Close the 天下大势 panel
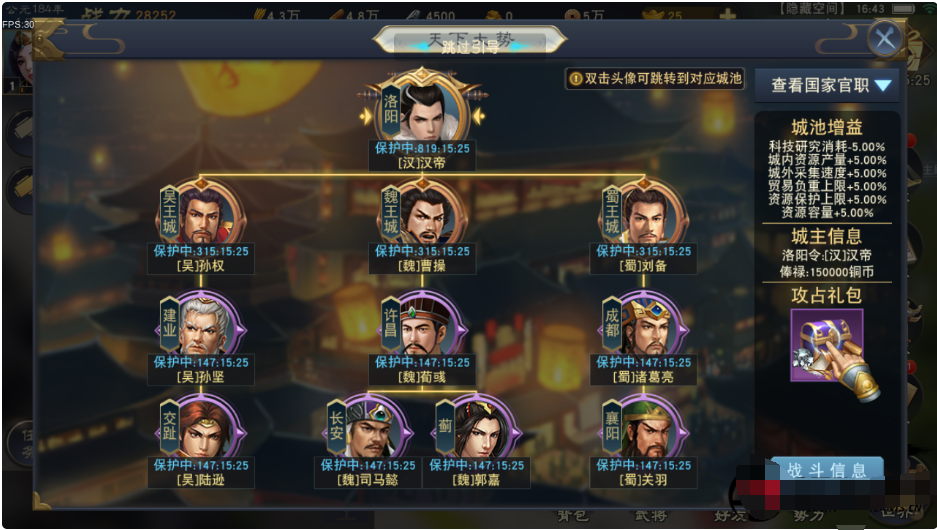This screenshot has height=530, width=937. [x=884, y=39]
